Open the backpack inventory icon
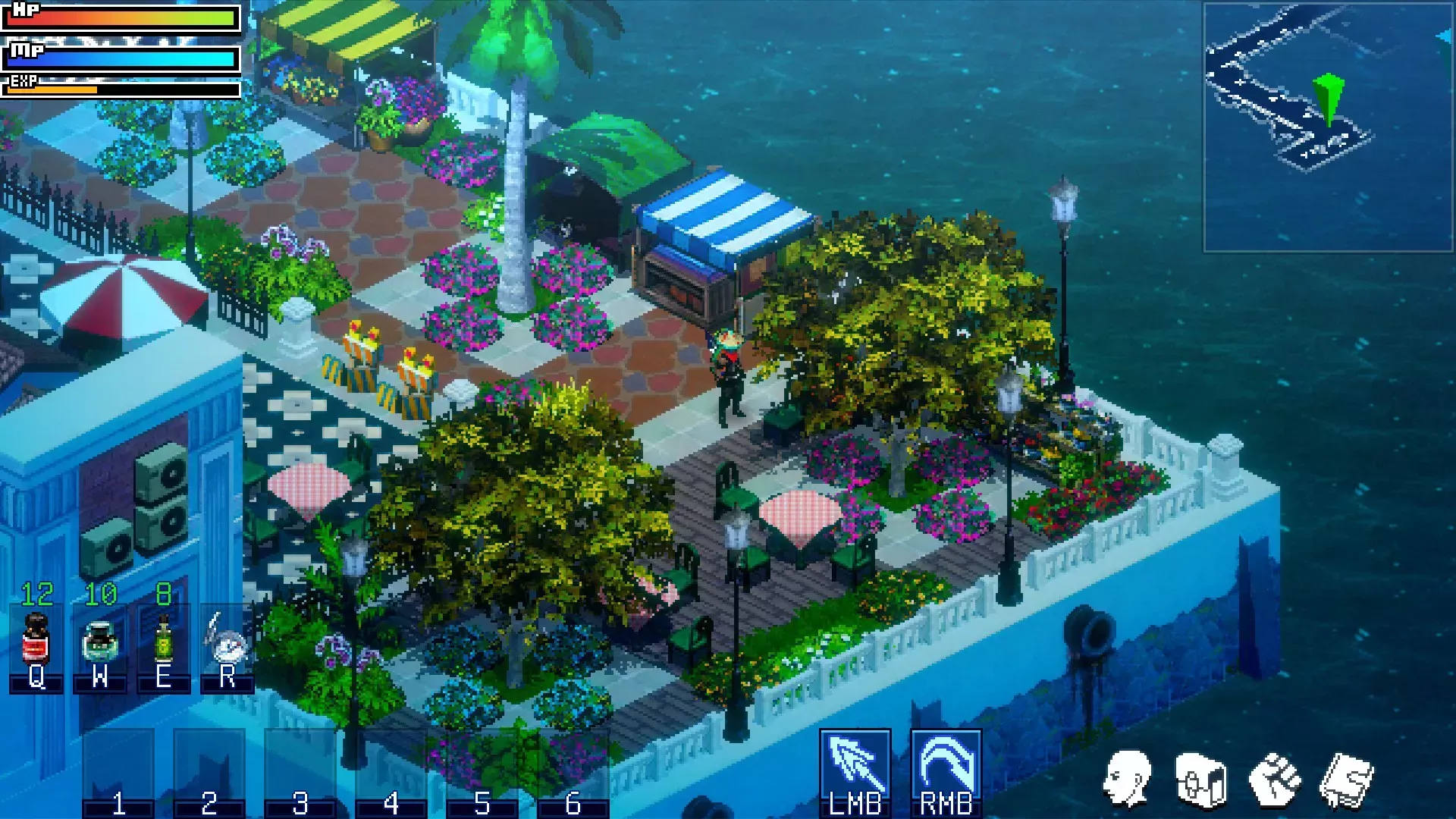This screenshot has width=1456, height=819. point(1200,780)
